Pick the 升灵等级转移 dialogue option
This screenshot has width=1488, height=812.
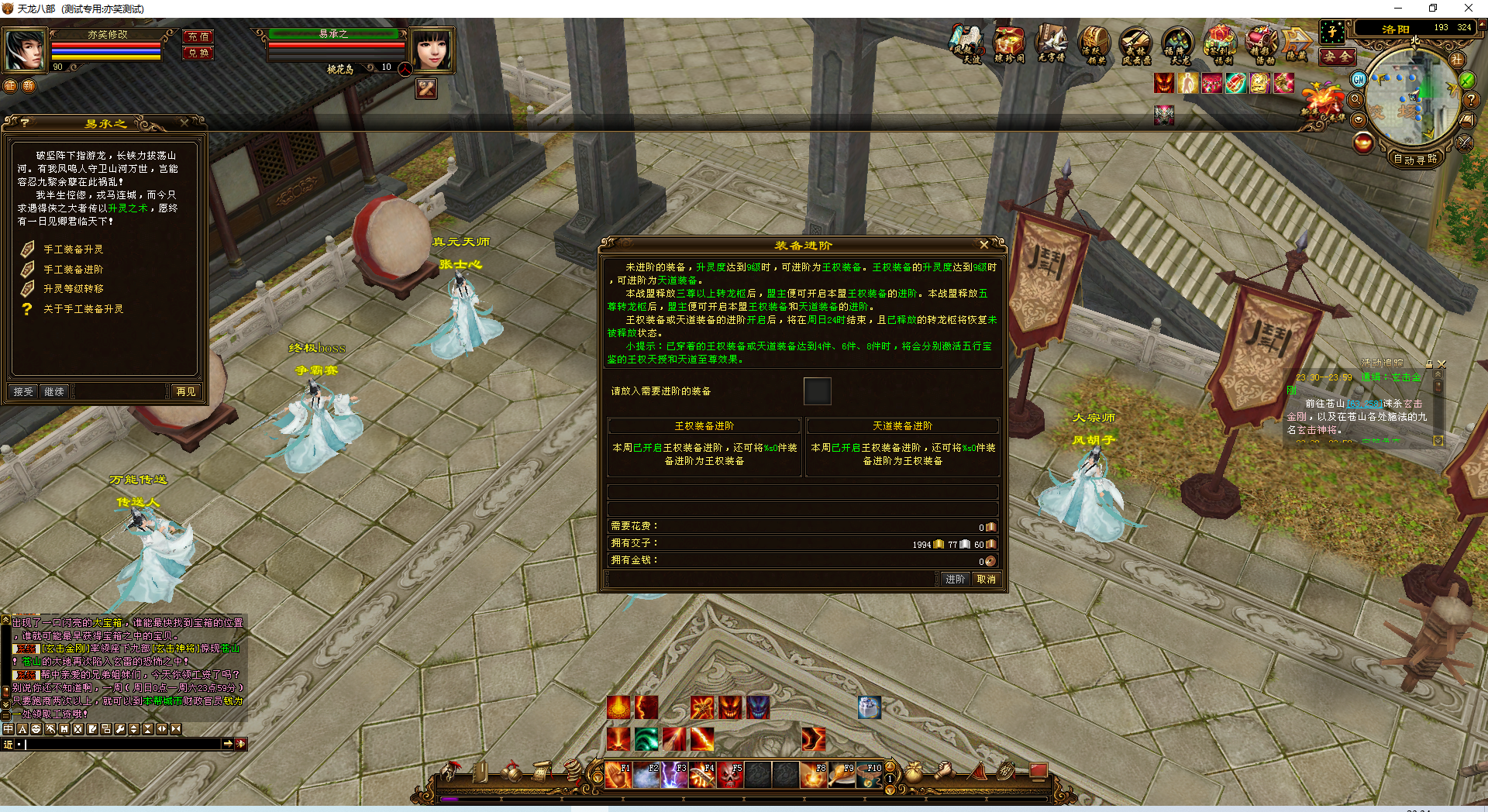(74, 289)
